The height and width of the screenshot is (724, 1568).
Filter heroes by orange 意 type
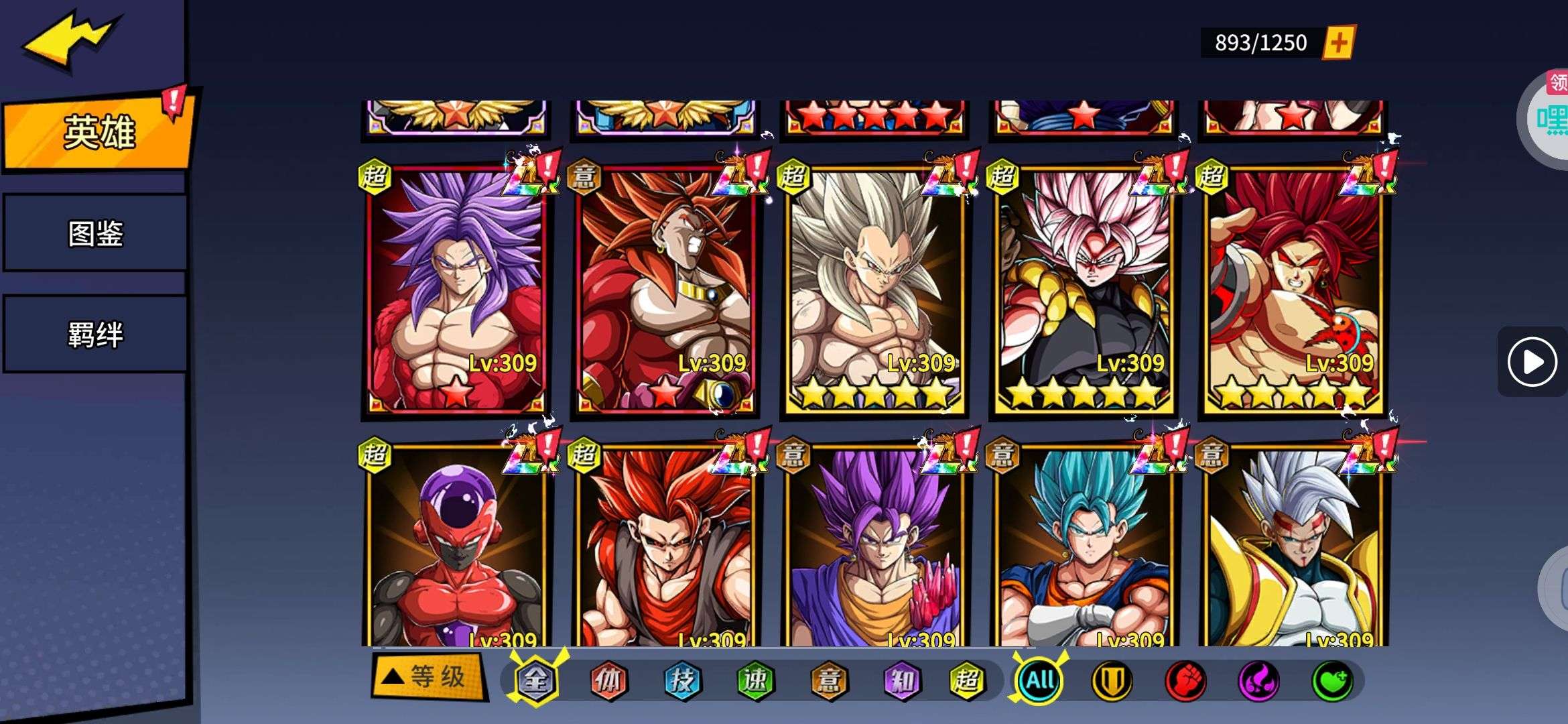click(828, 680)
